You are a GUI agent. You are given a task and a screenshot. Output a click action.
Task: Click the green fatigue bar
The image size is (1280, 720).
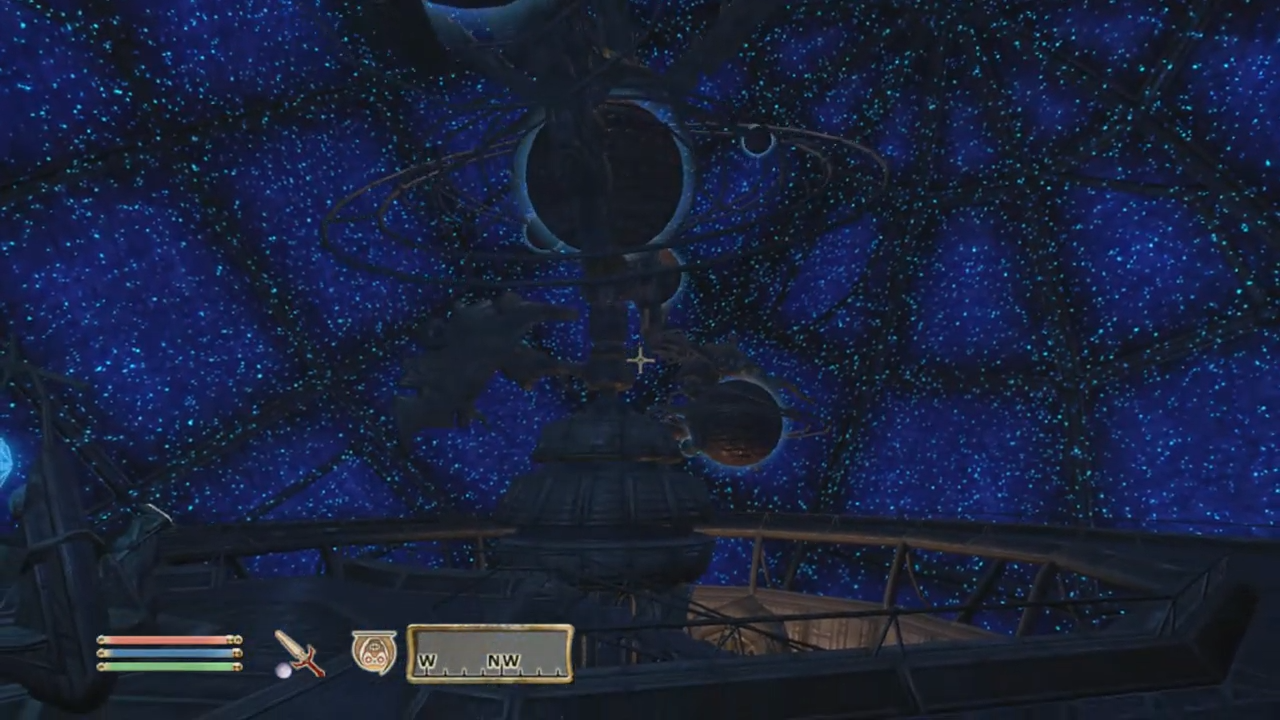click(165, 668)
